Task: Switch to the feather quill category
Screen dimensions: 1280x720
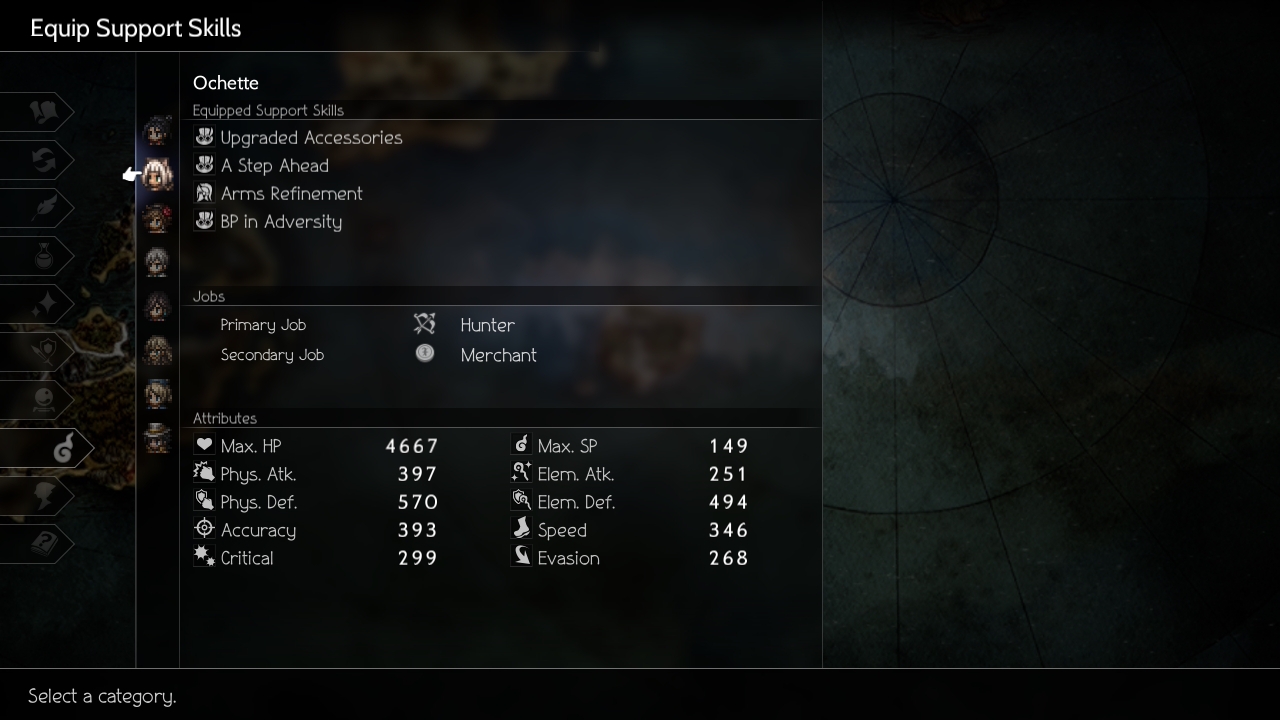Action: 42,208
